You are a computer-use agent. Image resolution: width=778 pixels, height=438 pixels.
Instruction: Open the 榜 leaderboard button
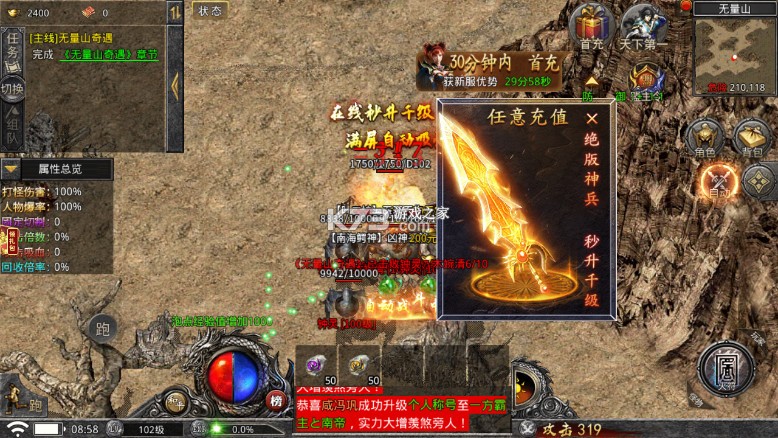click(x=275, y=400)
